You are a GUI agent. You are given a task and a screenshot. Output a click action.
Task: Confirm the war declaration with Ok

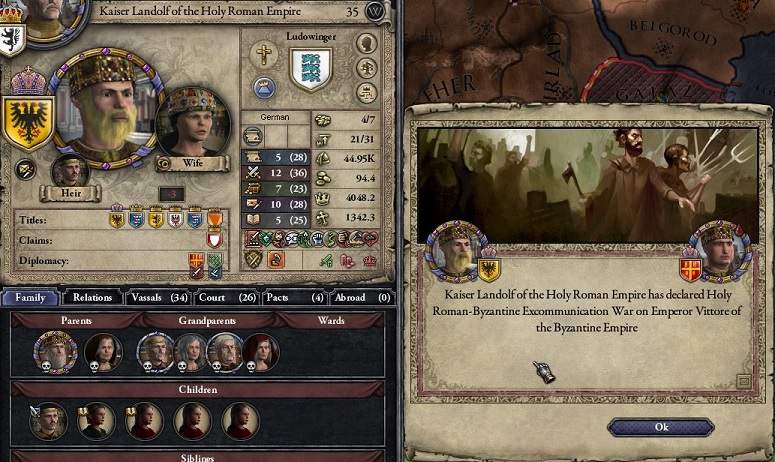coord(661,427)
